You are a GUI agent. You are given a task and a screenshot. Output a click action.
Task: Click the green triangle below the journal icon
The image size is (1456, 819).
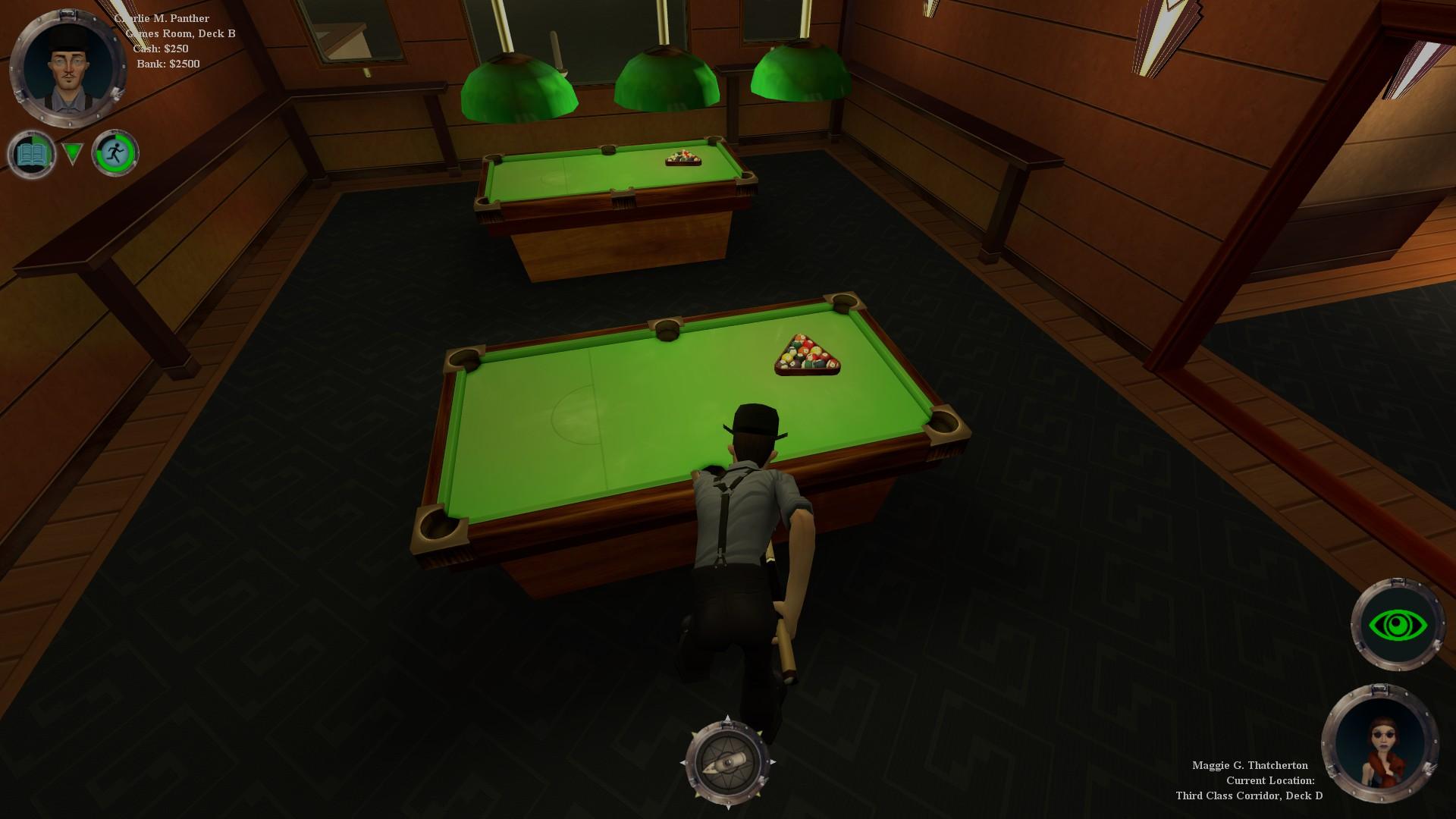click(x=74, y=152)
